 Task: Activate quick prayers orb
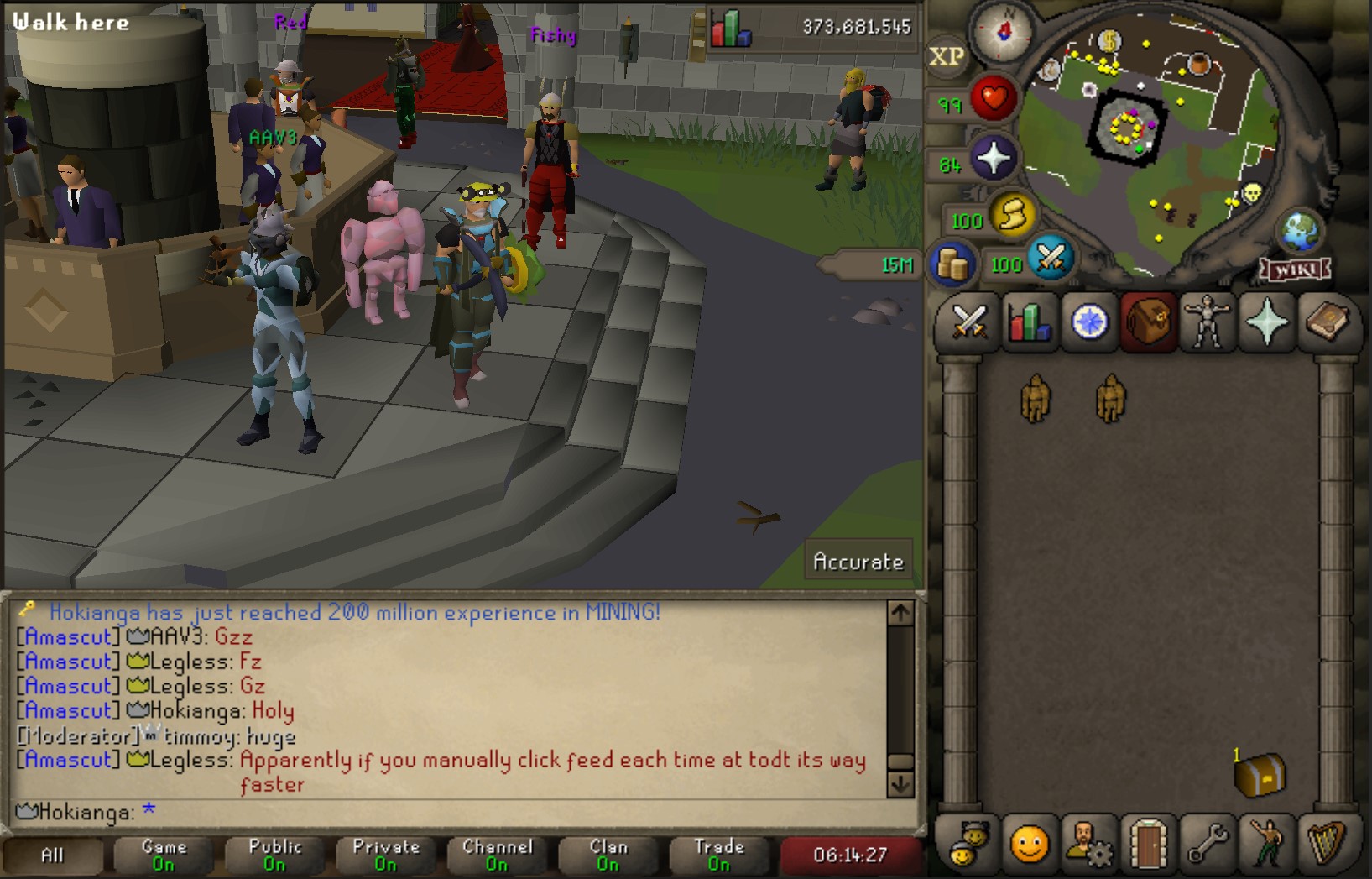[x=994, y=156]
